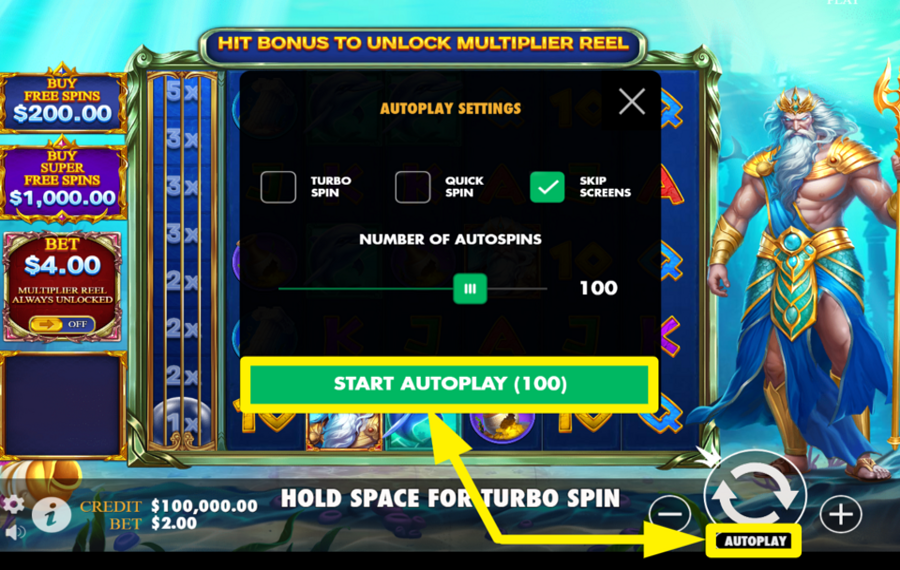Close the Autoplay Settings dialog

coord(631,101)
